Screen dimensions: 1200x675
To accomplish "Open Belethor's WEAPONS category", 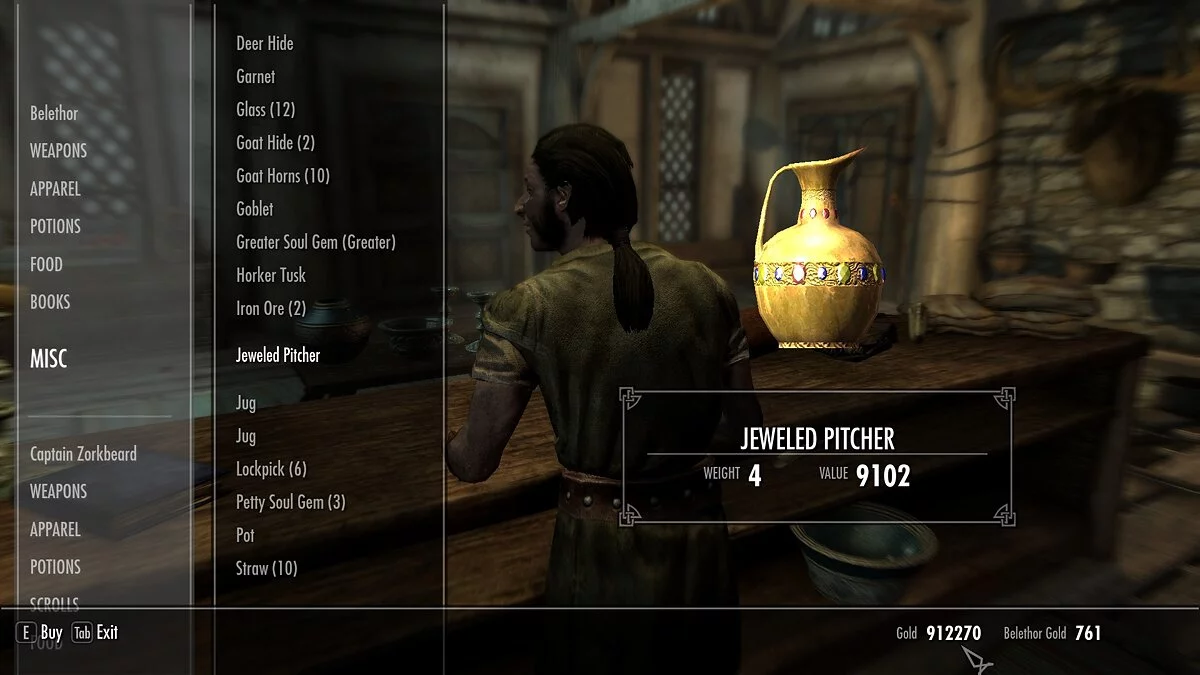I will click(x=58, y=151).
